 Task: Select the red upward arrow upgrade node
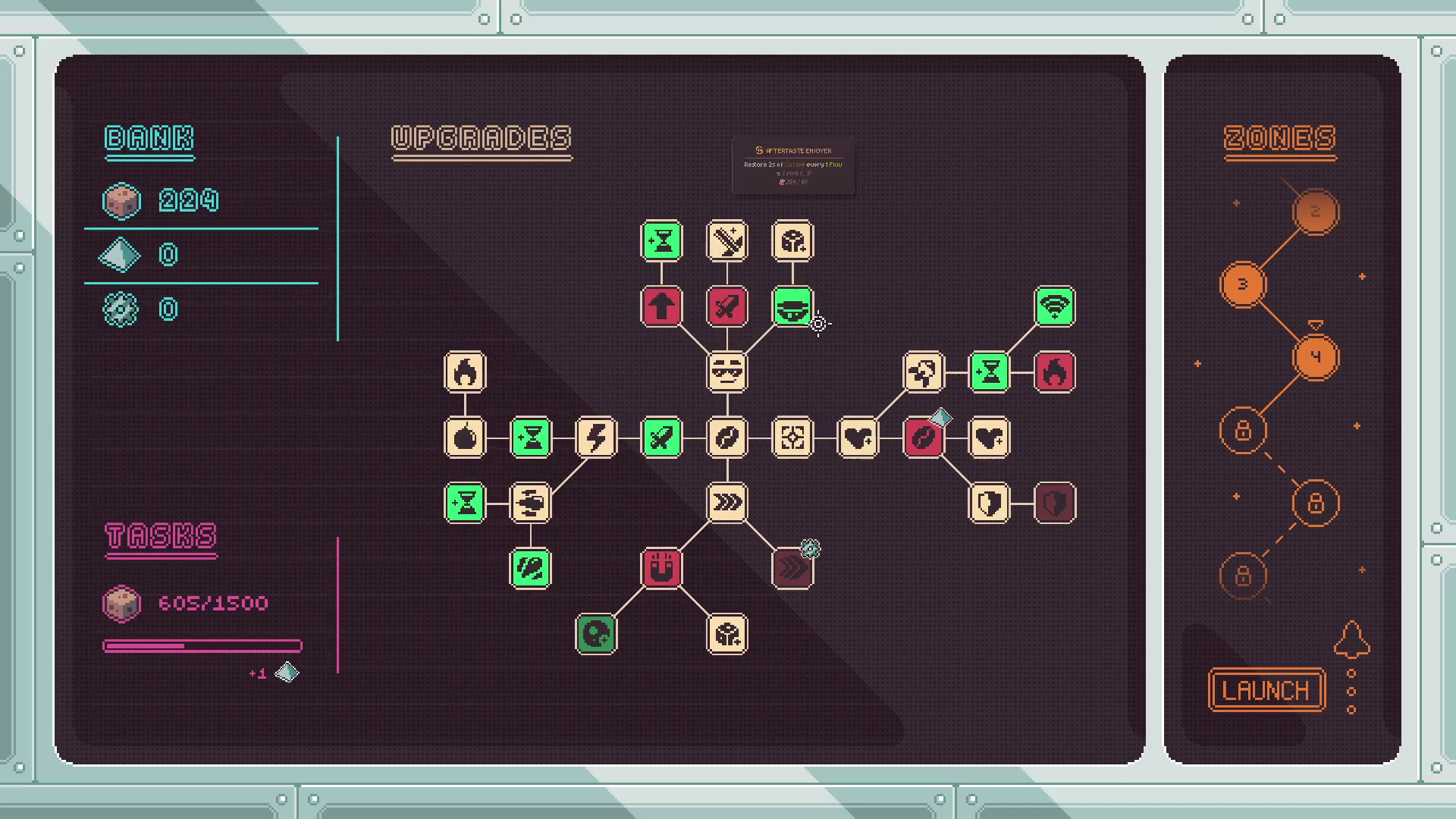tap(661, 306)
